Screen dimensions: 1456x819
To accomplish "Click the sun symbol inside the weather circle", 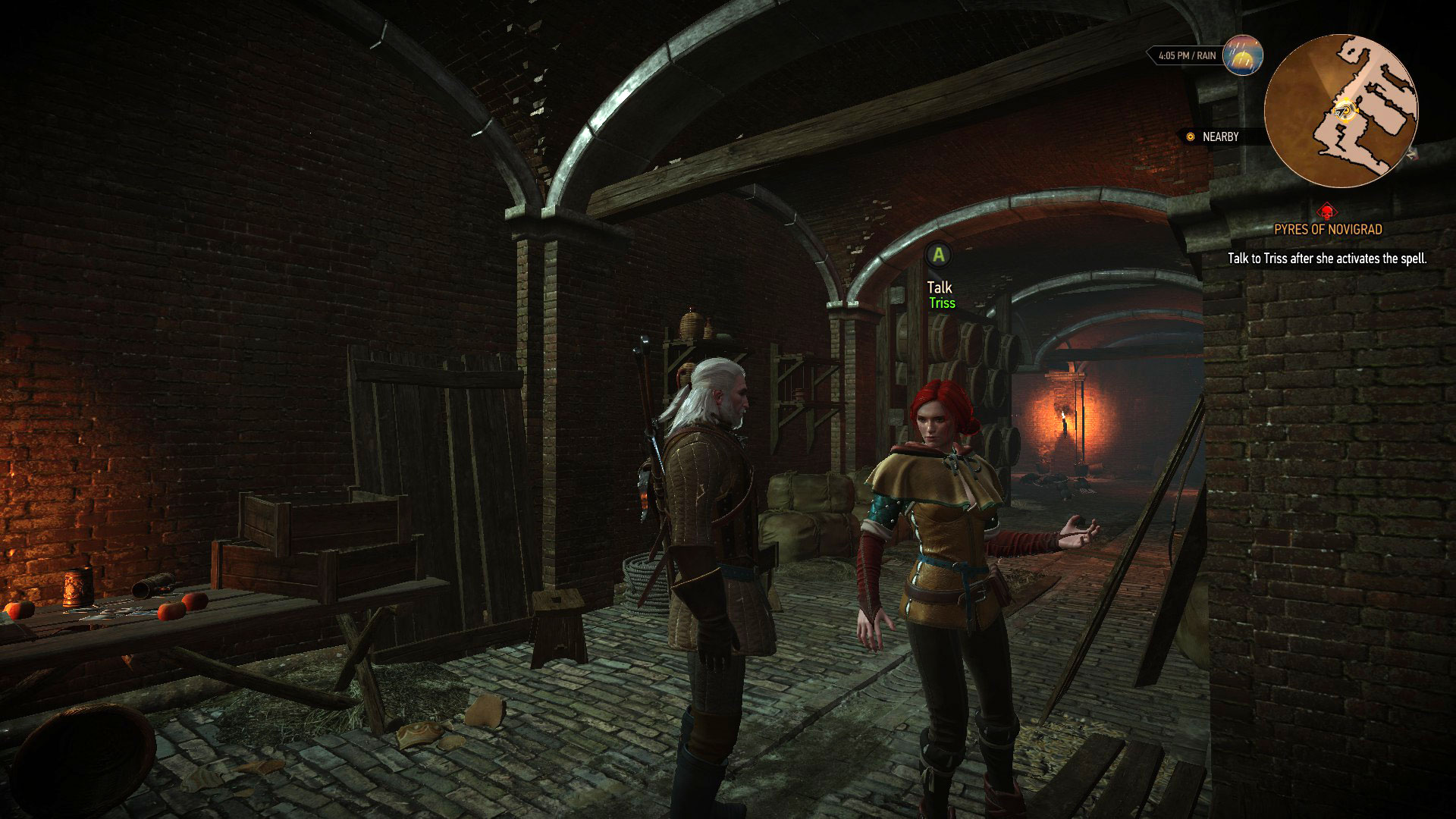I will [1241, 60].
